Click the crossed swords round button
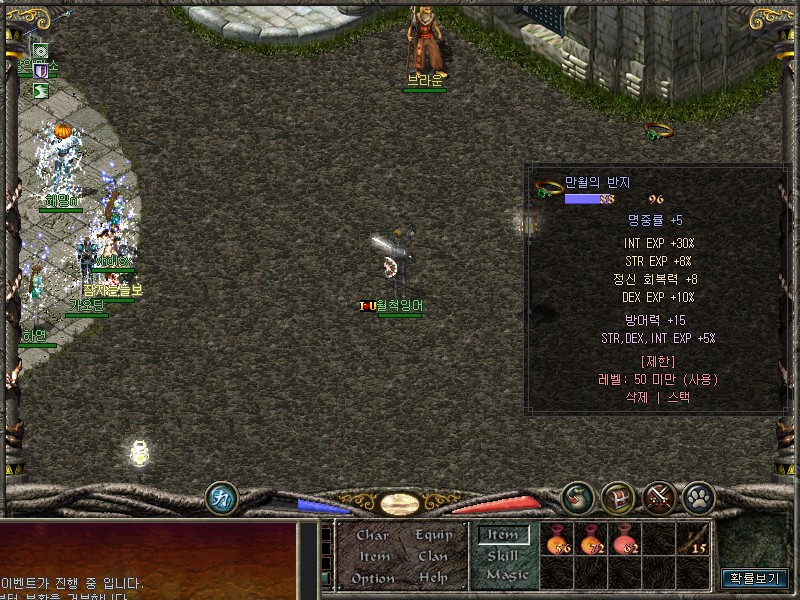The width and height of the screenshot is (800, 600). [x=659, y=496]
